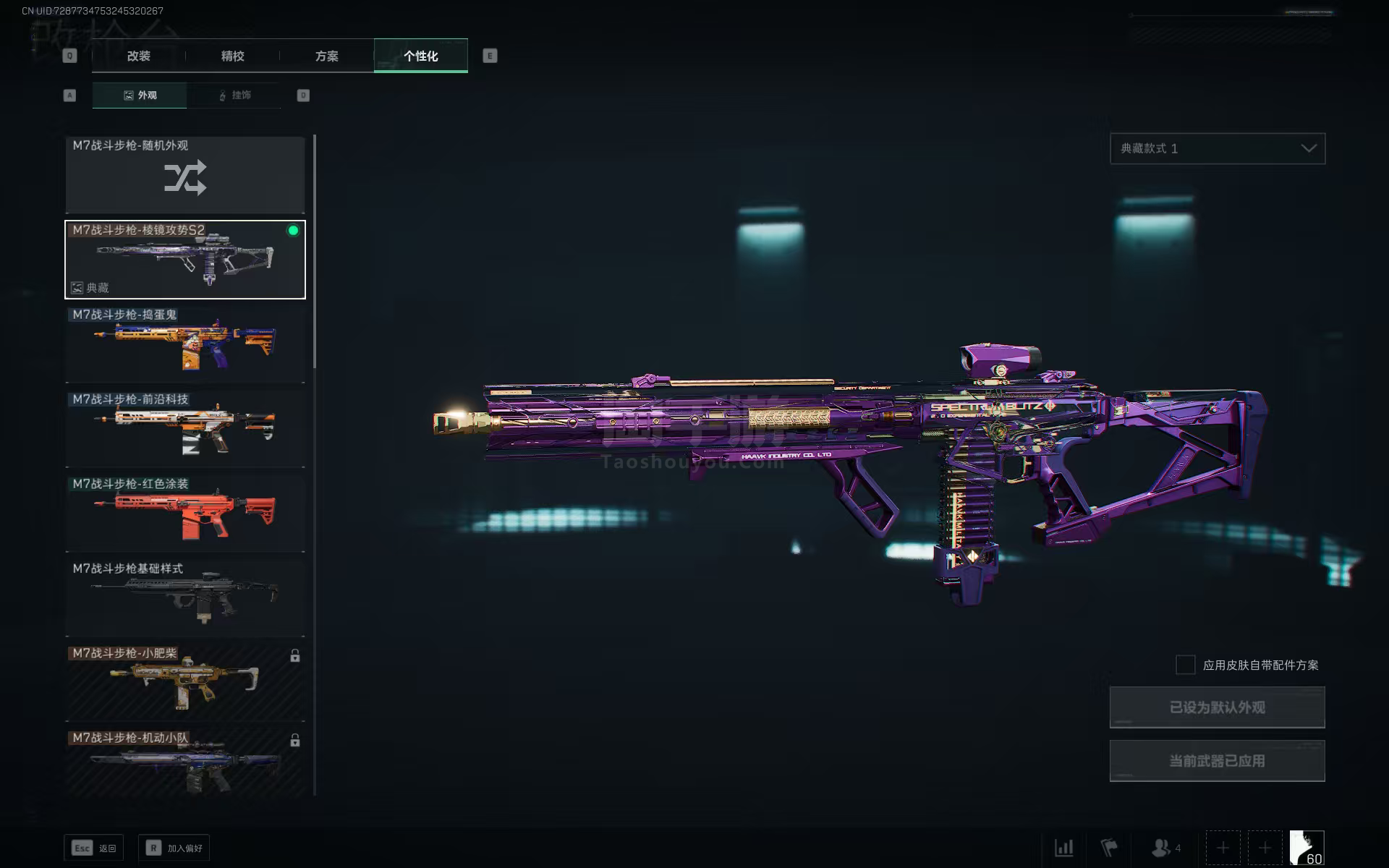
Task: Open the bar chart stats icon
Action: pyautogui.click(x=1063, y=848)
